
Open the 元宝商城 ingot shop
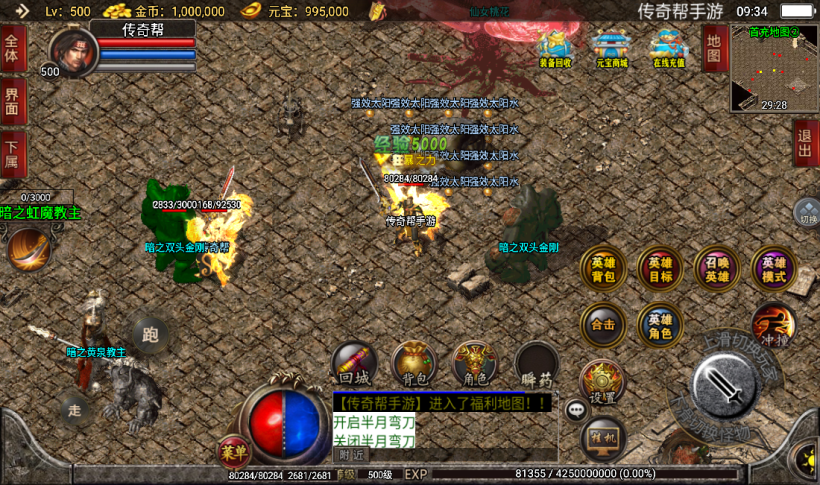point(611,48)
